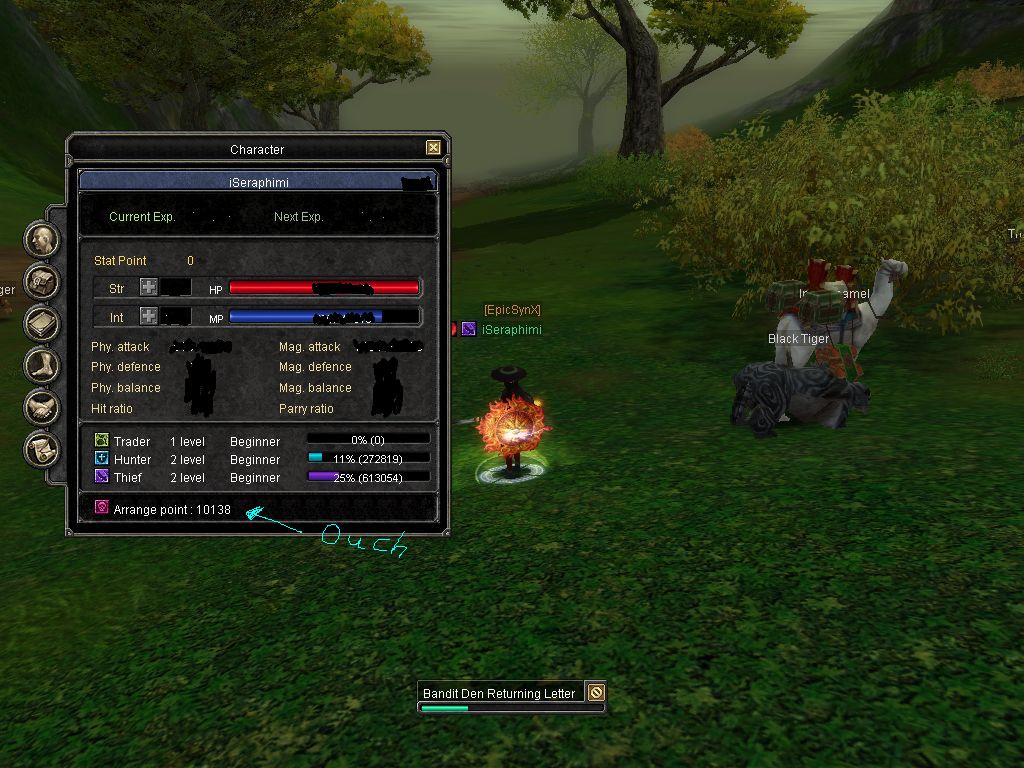Select the head profile side tab
This screenshot has width=1024, height=768.
(42, 239)
